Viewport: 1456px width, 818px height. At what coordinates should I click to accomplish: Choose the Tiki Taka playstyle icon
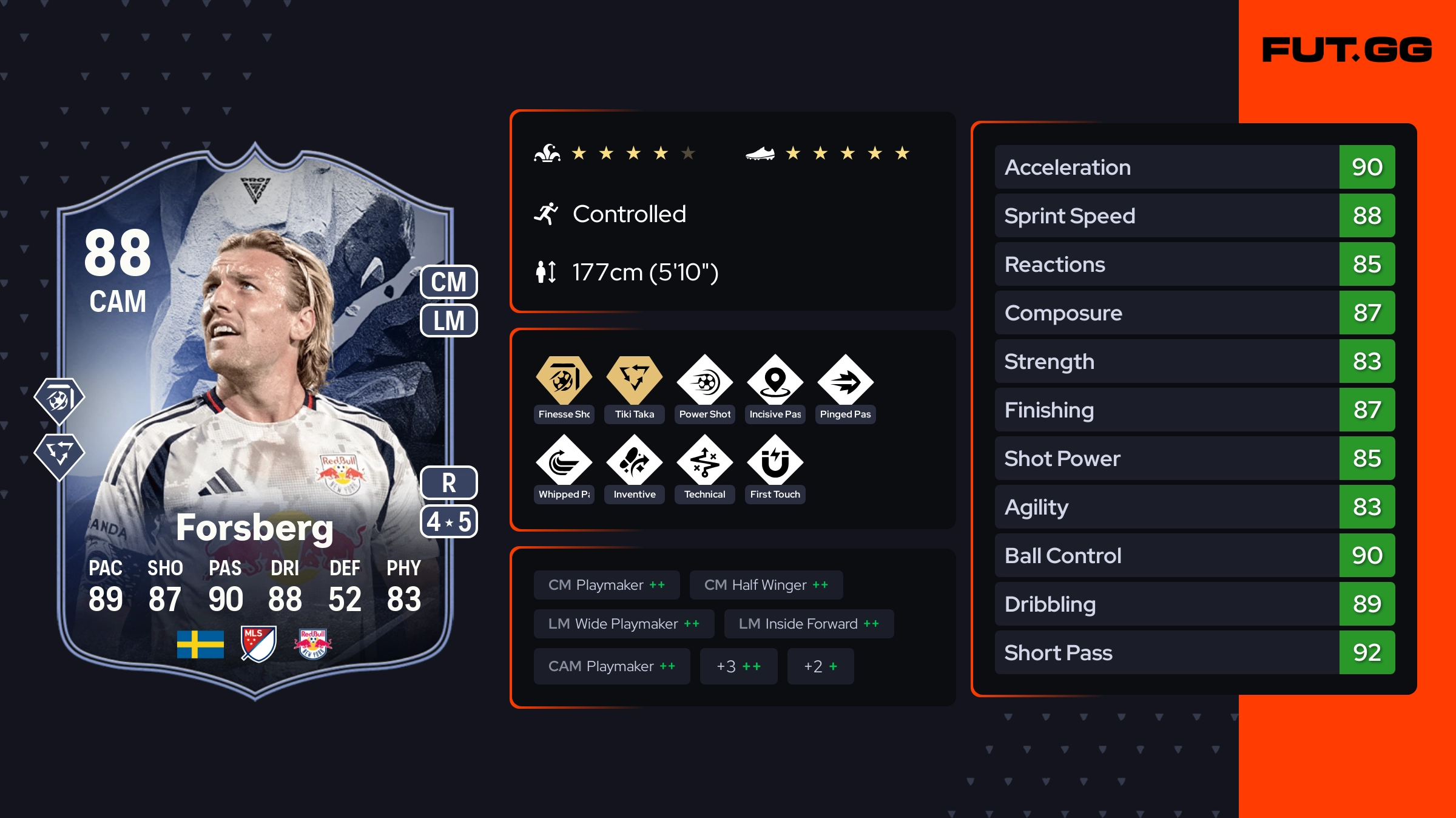(634, 381)
